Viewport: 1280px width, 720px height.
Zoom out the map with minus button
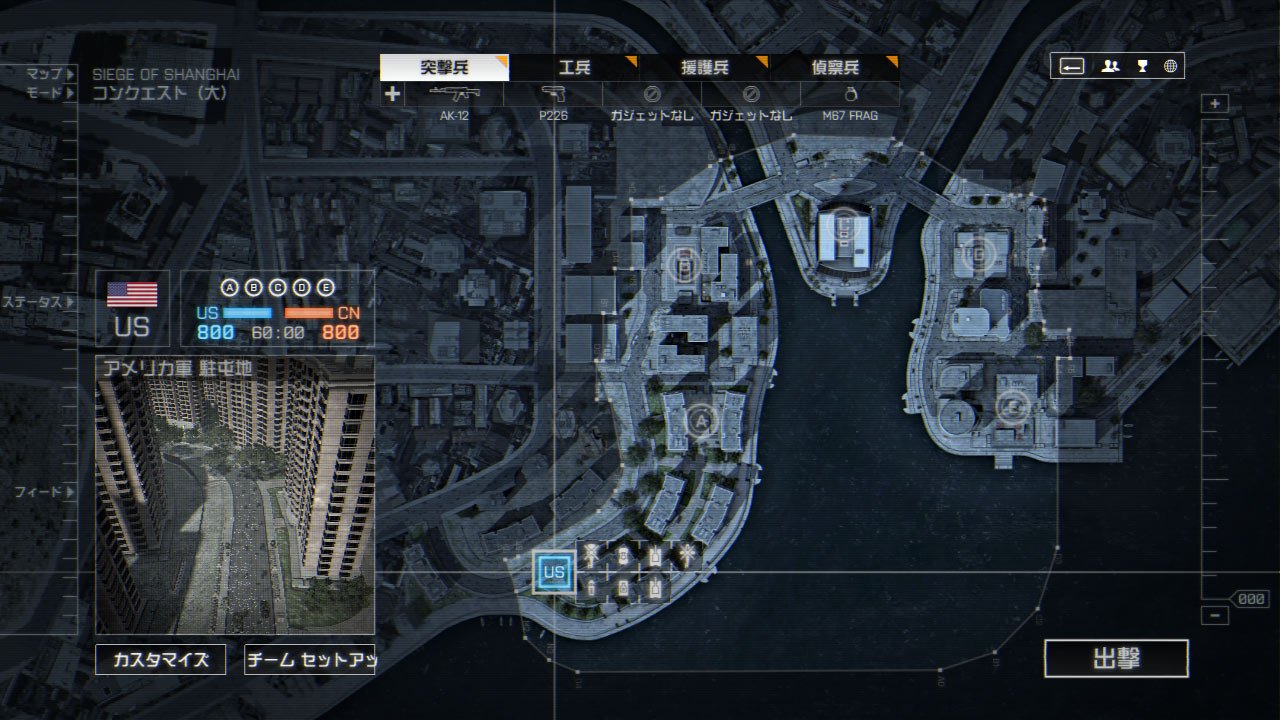1215,616
